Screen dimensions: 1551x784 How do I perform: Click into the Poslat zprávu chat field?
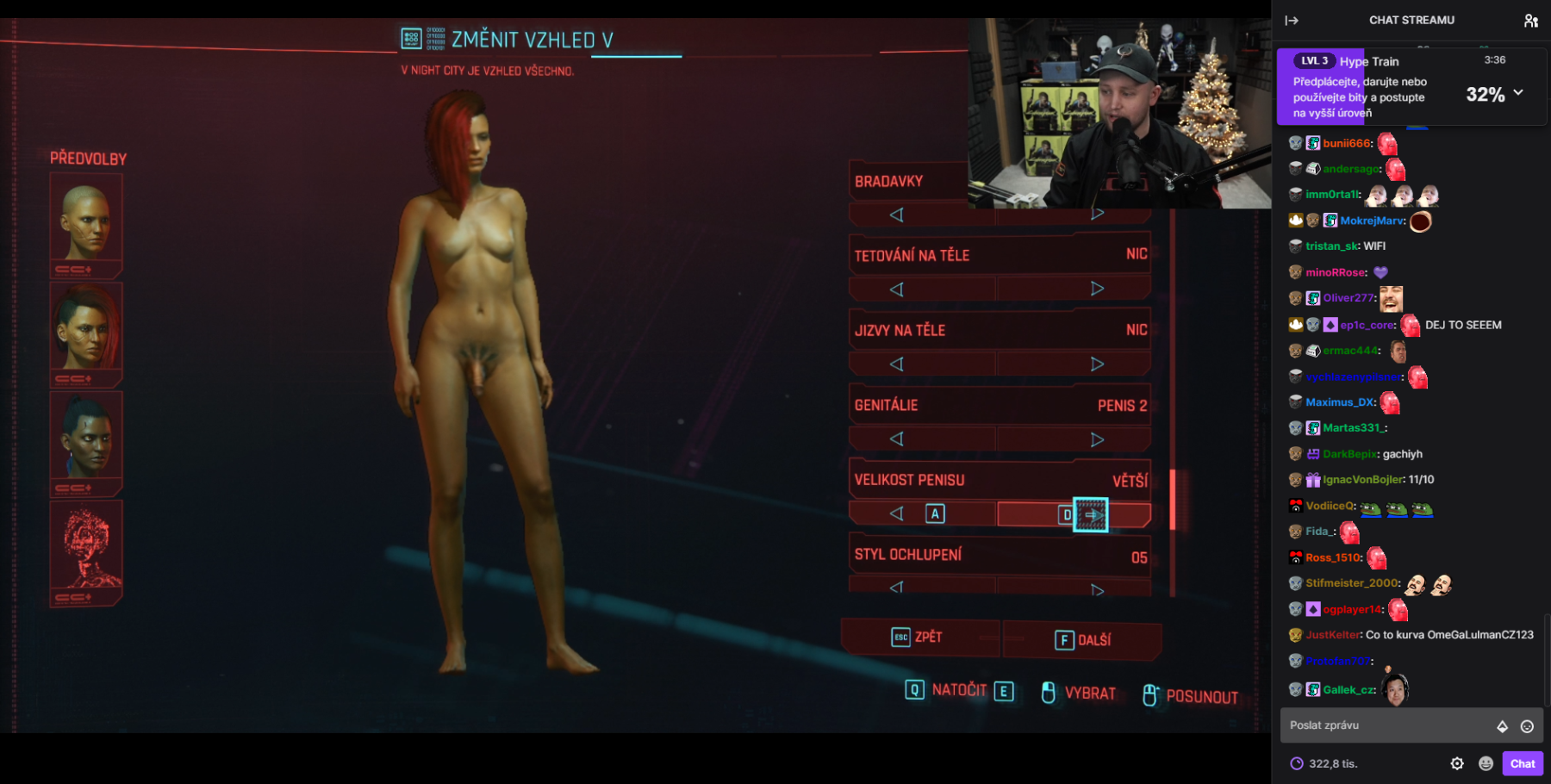click(x=1387, y=725)
